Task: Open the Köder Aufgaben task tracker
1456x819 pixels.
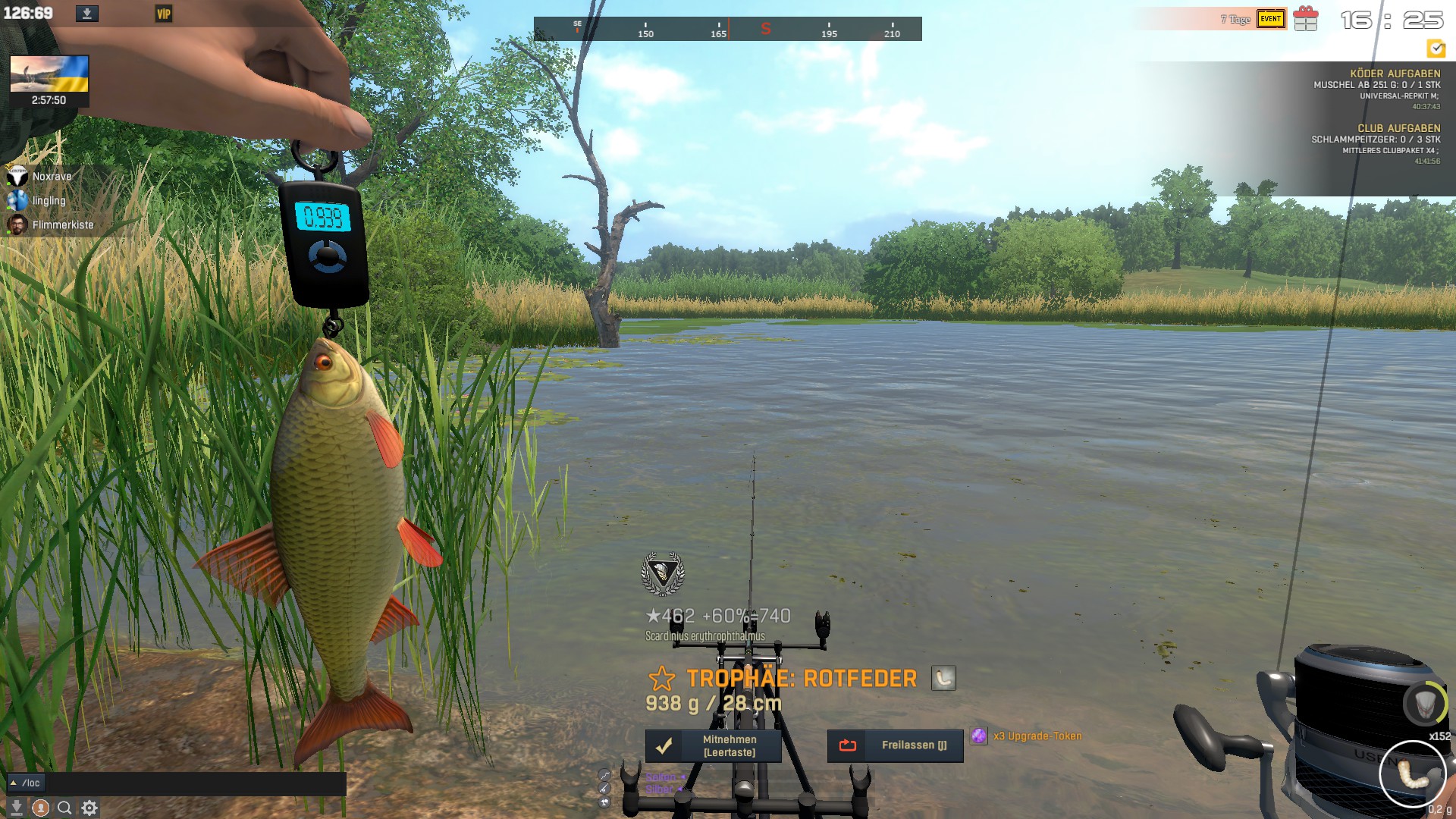Action: [x=1395, y=74]
